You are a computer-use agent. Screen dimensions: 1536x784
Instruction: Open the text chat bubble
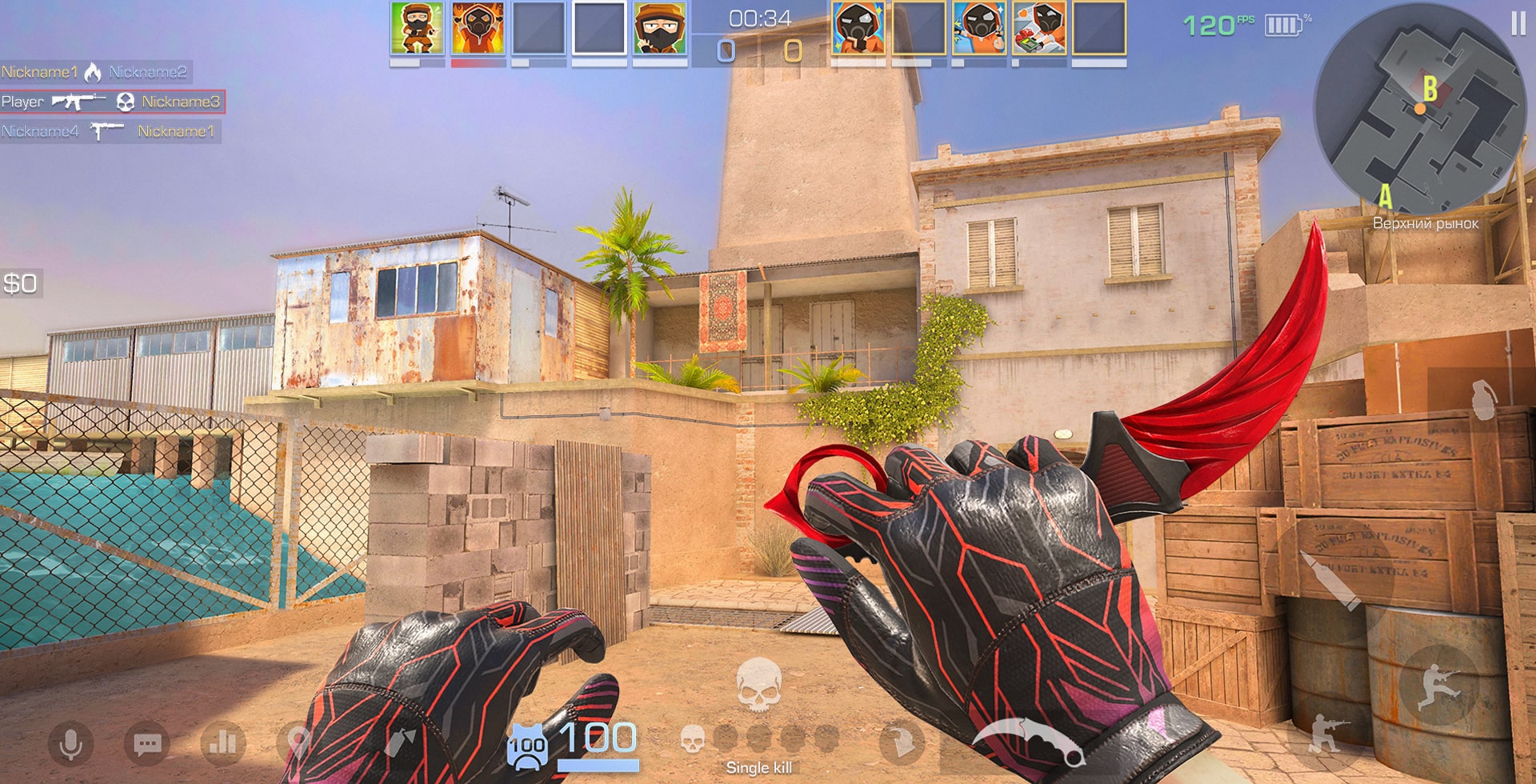(147, 744)
